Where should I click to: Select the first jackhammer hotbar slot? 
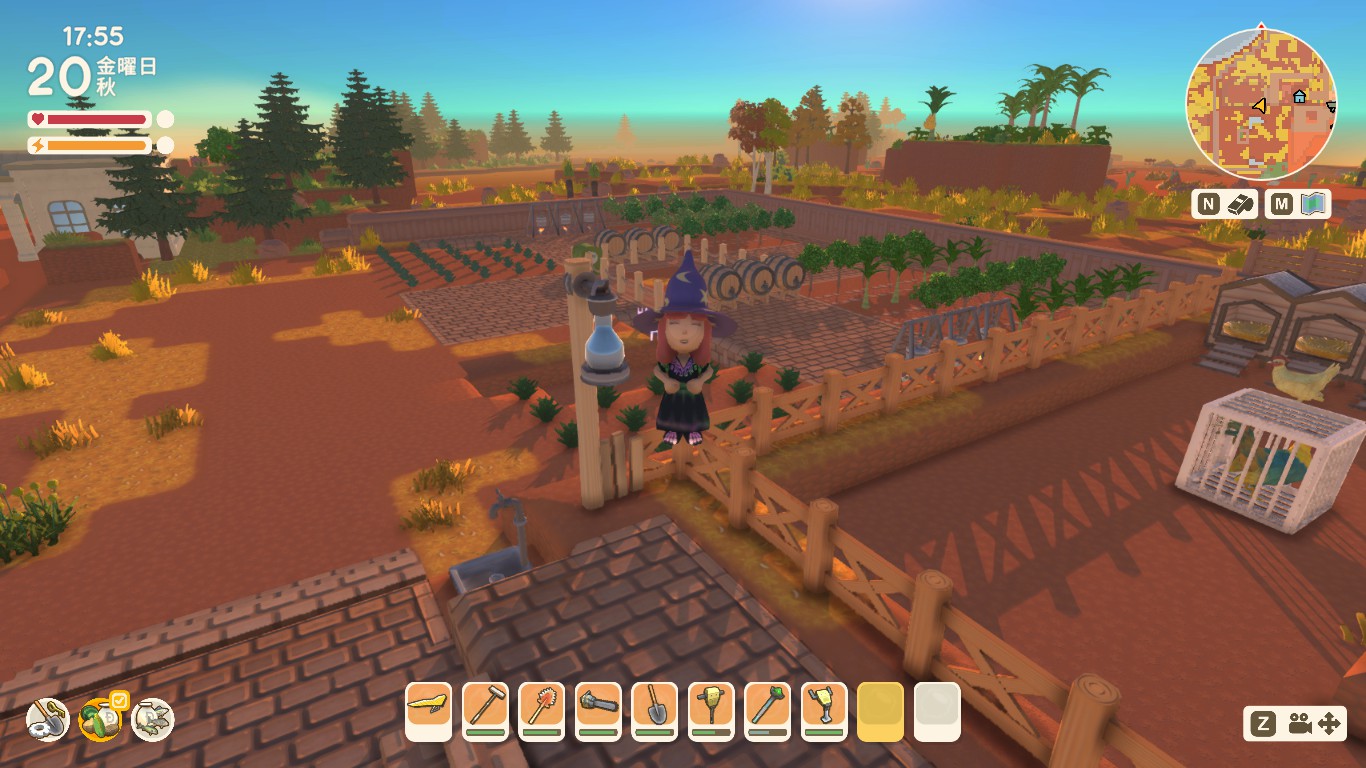click(711, 706)
